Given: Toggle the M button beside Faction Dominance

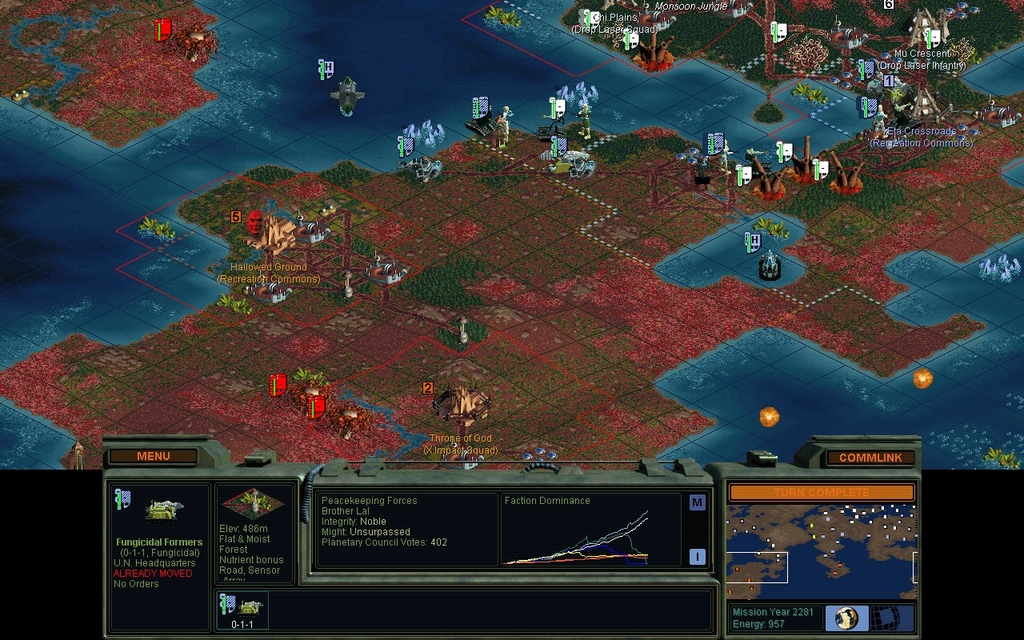Looking at the screenshot, I should point(697,503).
